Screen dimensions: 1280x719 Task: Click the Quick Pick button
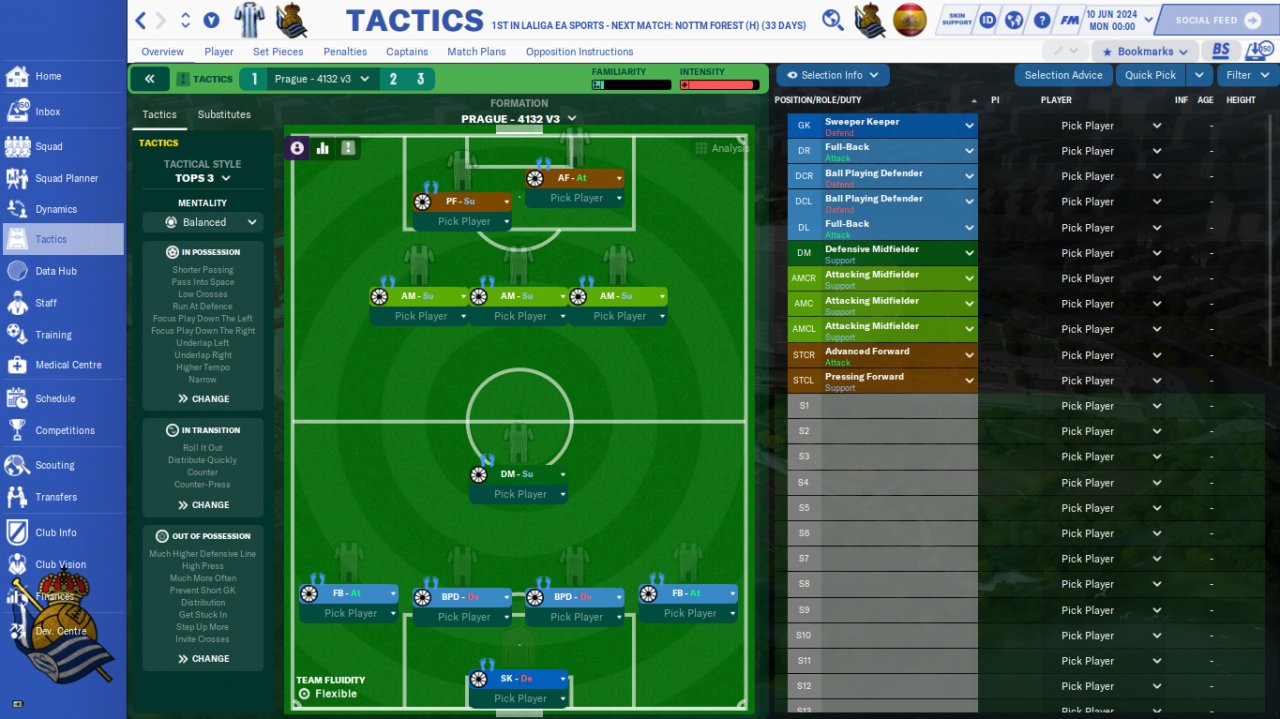pos(1150,75)
